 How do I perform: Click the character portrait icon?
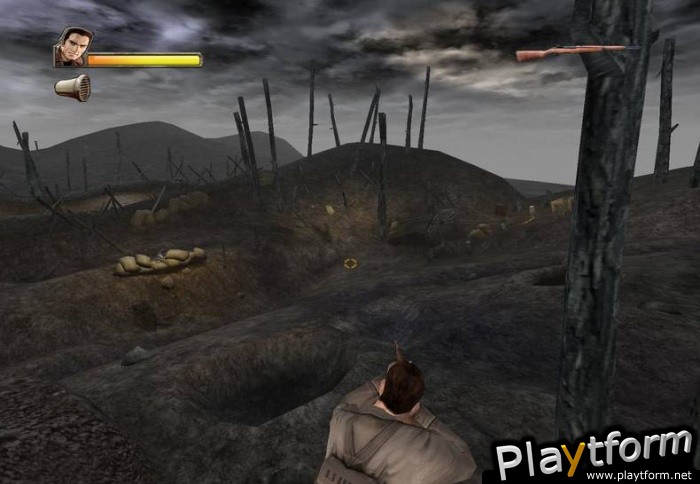point(70,48)
